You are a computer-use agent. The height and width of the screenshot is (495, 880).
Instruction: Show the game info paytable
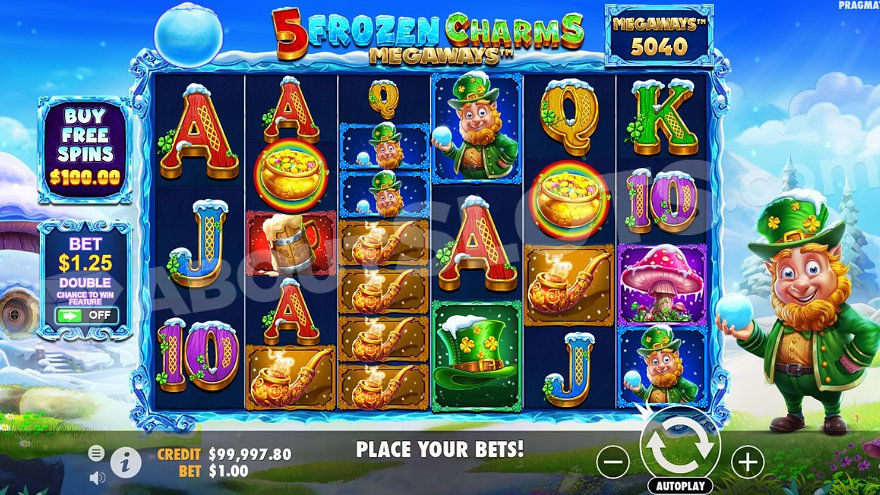(125, 461)
